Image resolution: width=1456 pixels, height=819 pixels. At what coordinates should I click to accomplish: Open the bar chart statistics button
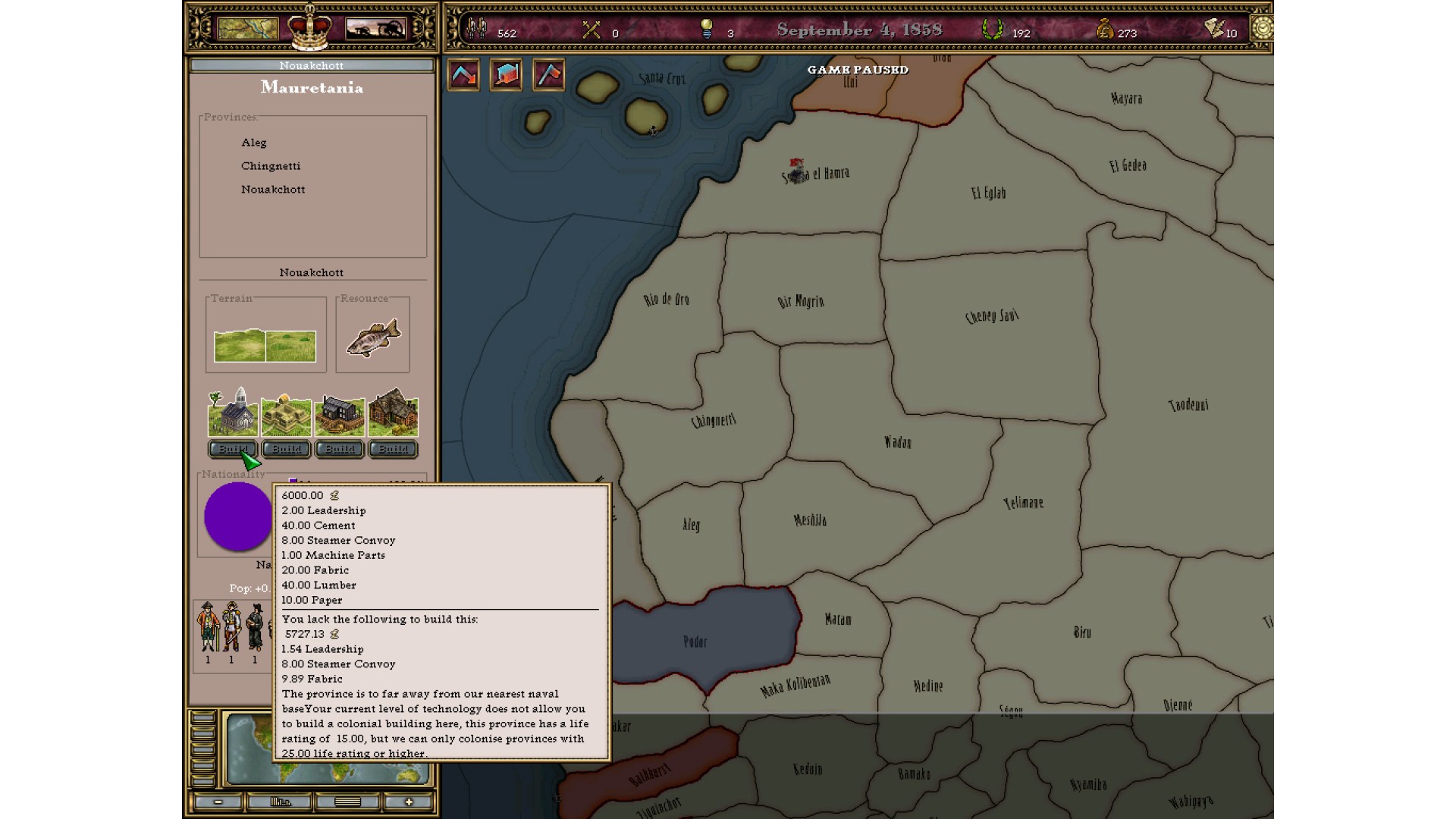point(281,802)
